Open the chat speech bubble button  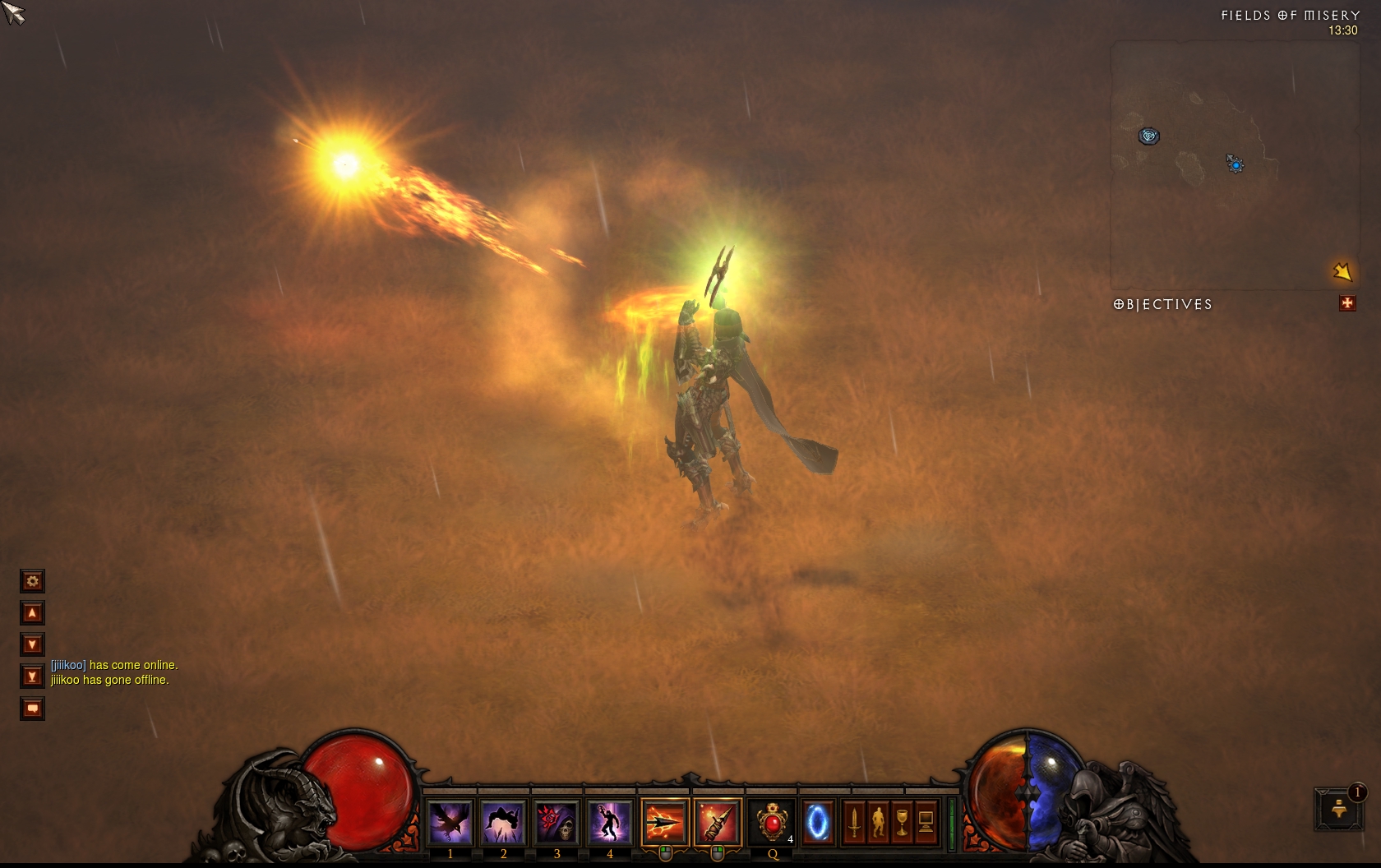pos(32,709)
